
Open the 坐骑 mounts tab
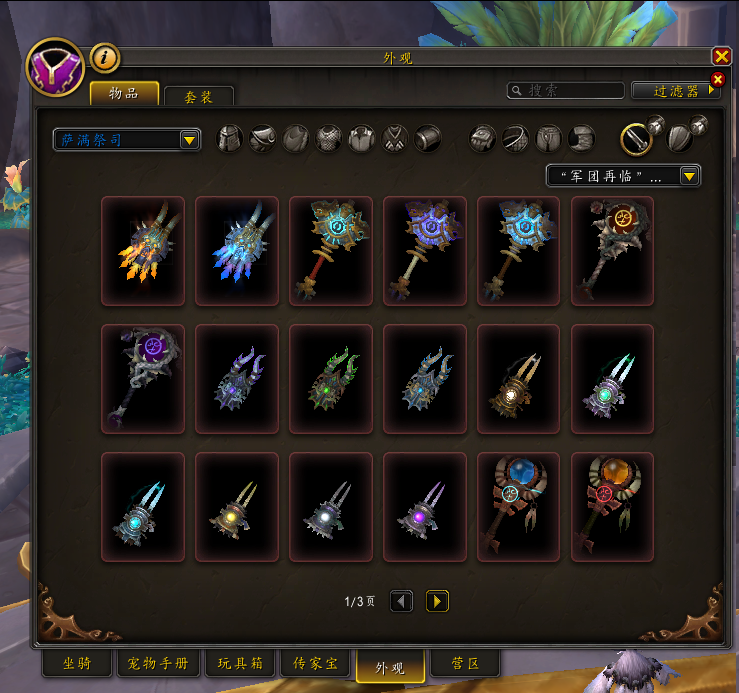pos(83,664)
